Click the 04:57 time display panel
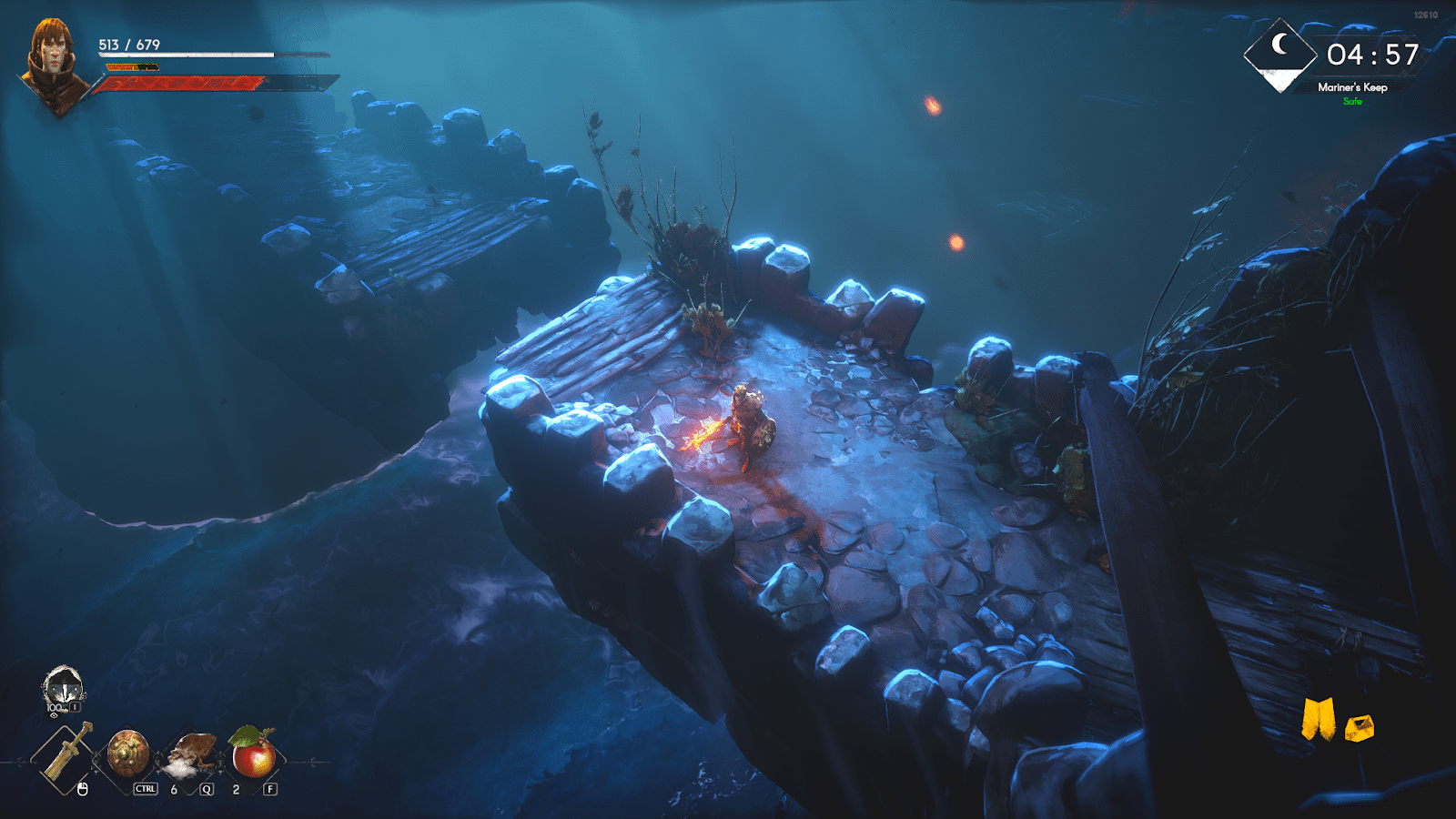The image size is (1456, 819). pyautogui.click(x=1372, y=55)
